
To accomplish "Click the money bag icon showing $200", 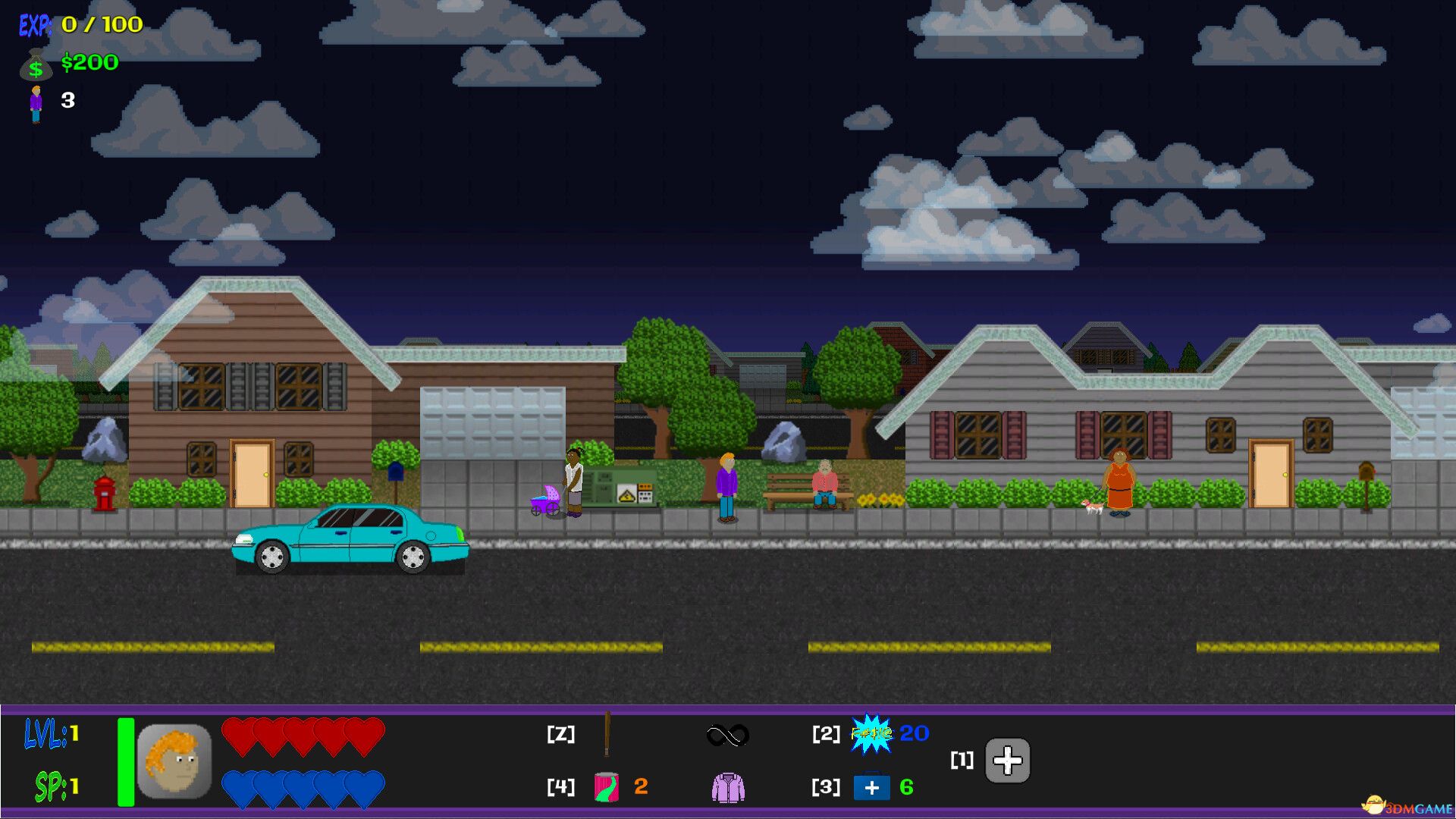I will [34, 65].
